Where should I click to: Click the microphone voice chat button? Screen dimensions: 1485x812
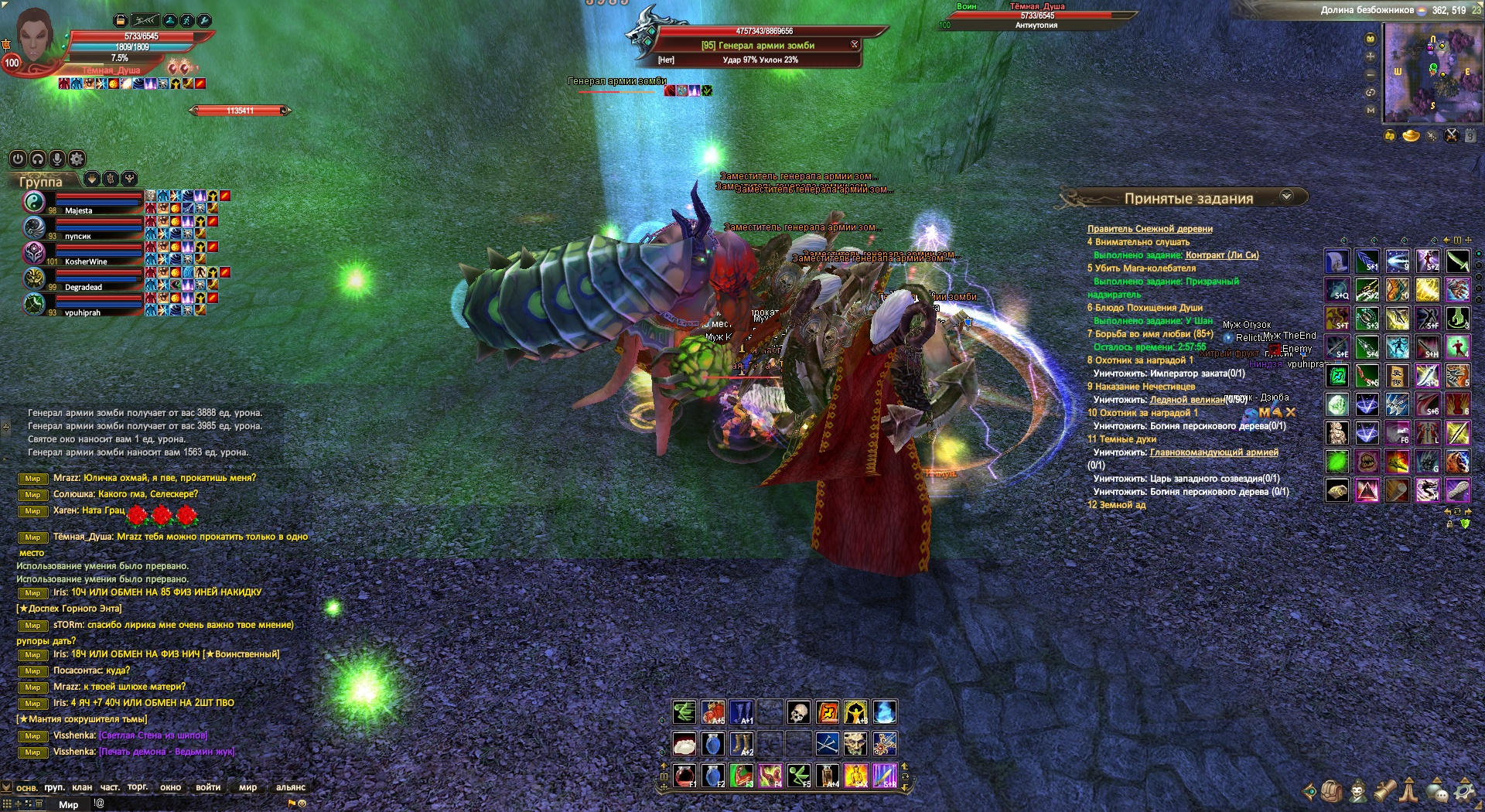click(57, 159)
